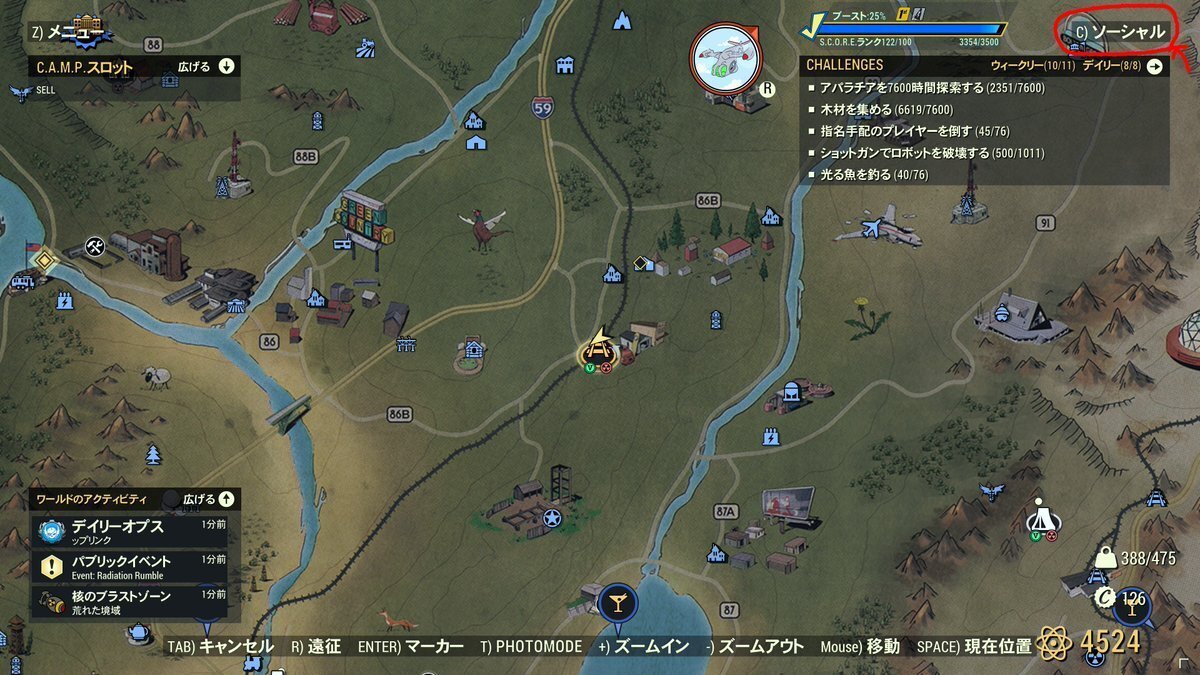Open the メニュー button
Screen dimensions: 1200x675
tap(76, 32)
